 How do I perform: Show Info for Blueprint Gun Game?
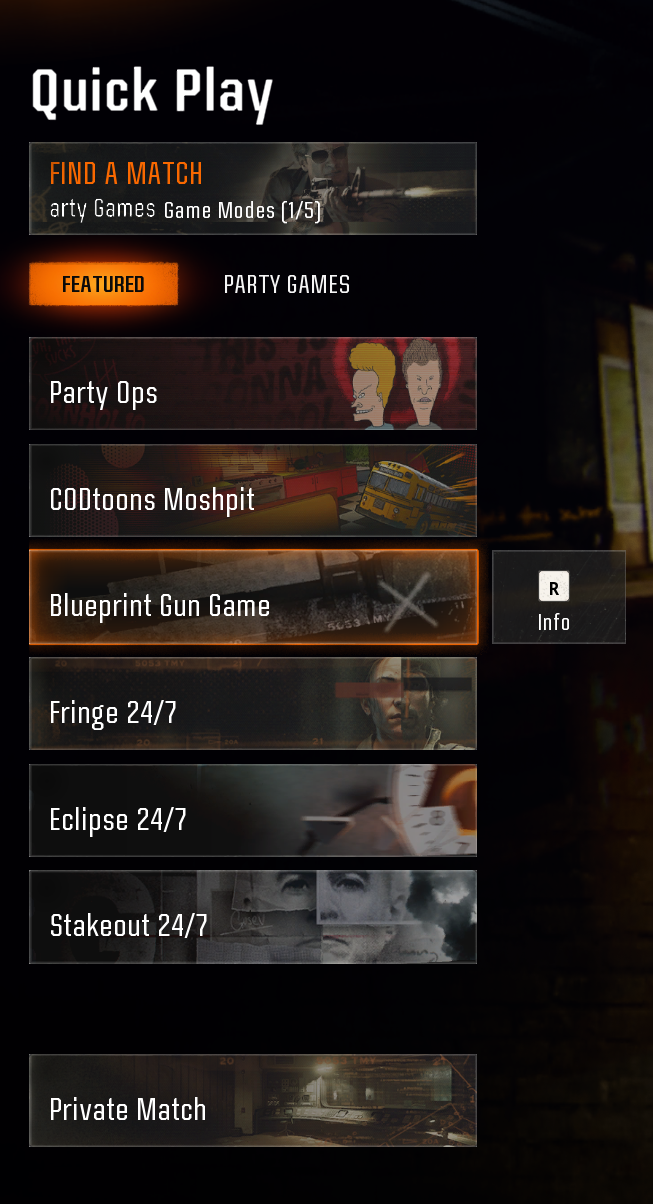[x=558, y=597]
